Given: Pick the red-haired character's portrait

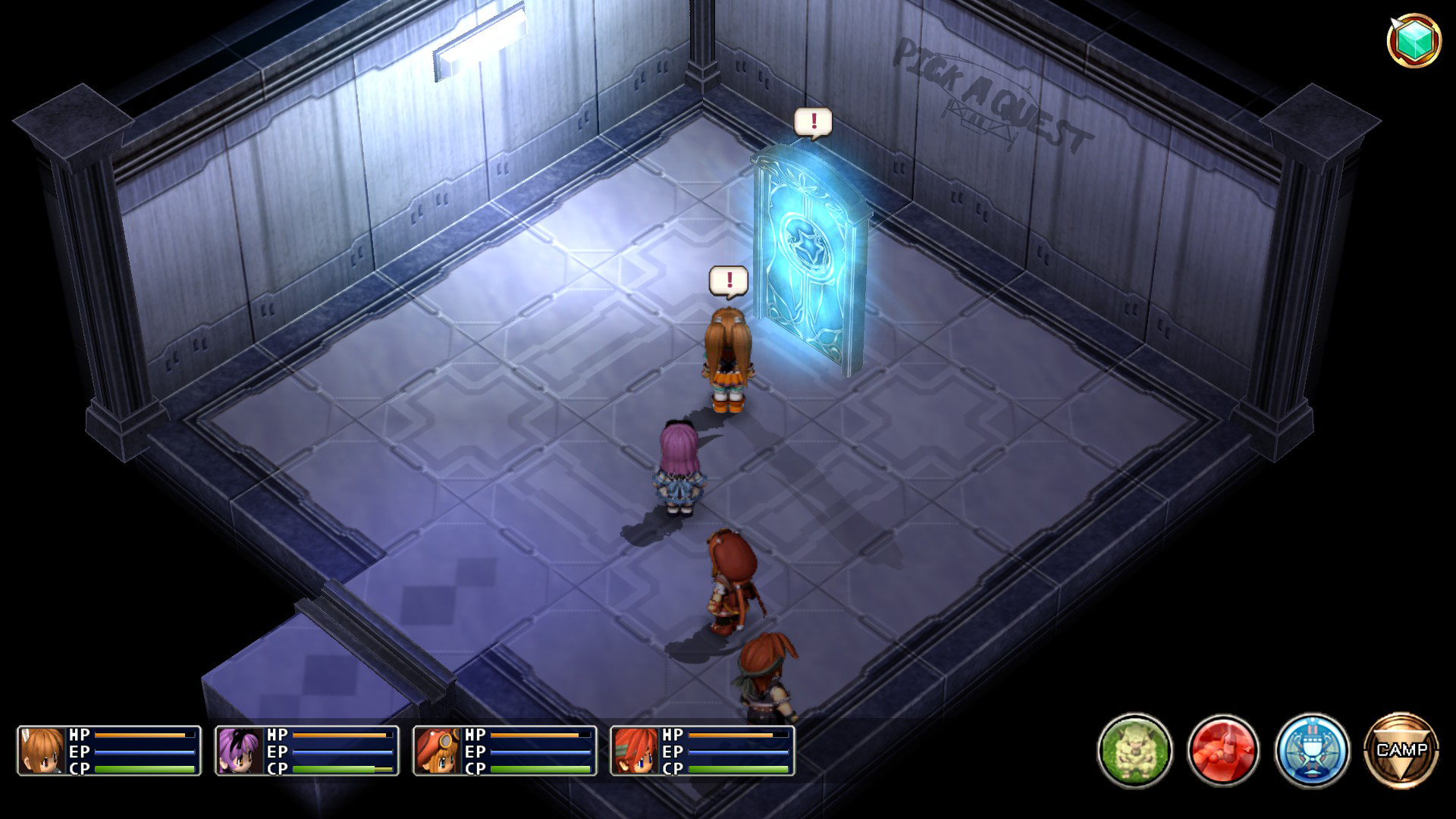Looking at the screenshot, I should pyautogui.click(x=635, y=751).
